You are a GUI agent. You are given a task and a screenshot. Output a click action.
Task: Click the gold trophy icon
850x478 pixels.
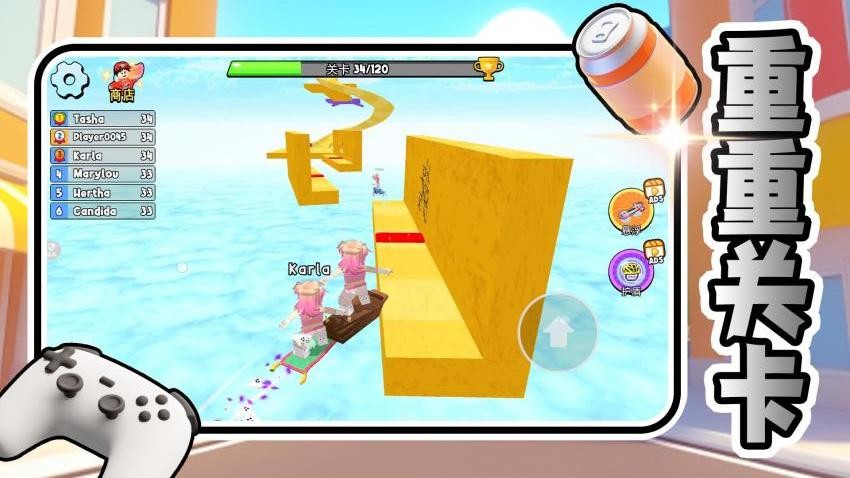click(x=487, y=68)
